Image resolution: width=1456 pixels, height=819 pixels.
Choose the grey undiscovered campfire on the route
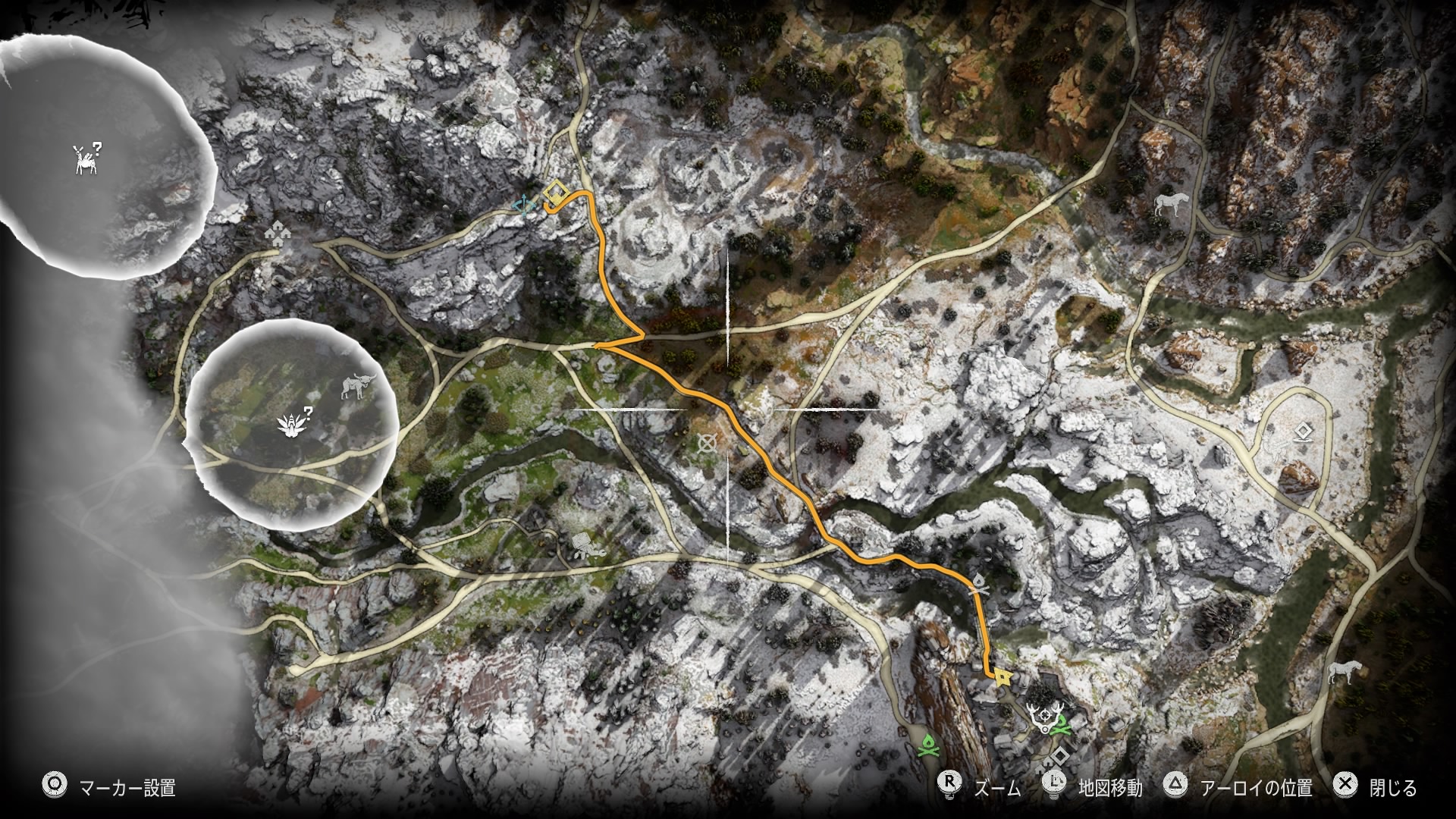click(x=979, y=585)
